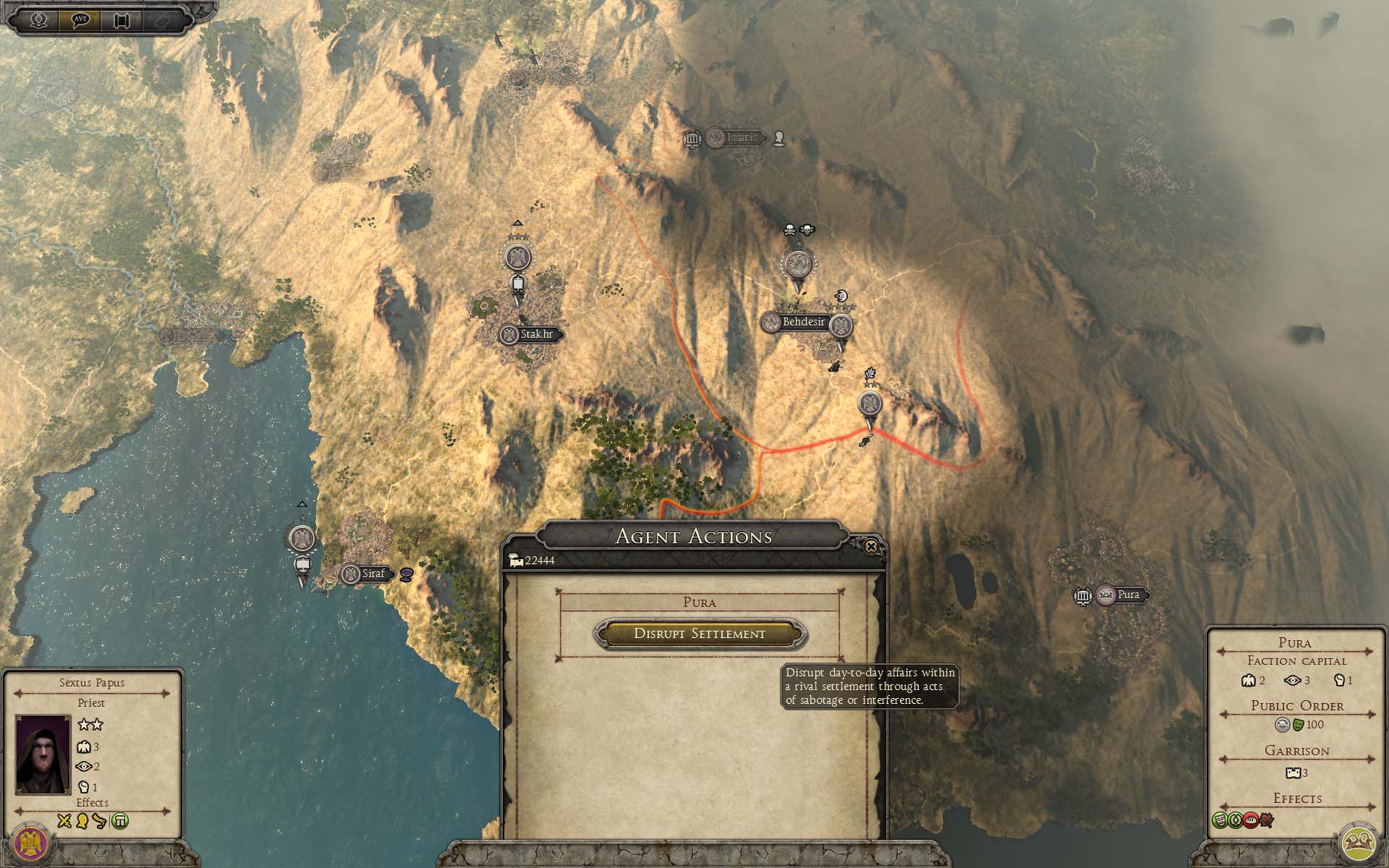This screenshot has width=1389, height=868.
Task: Click the red bread effect icon for Pura
Action: tap(1250, 821)
